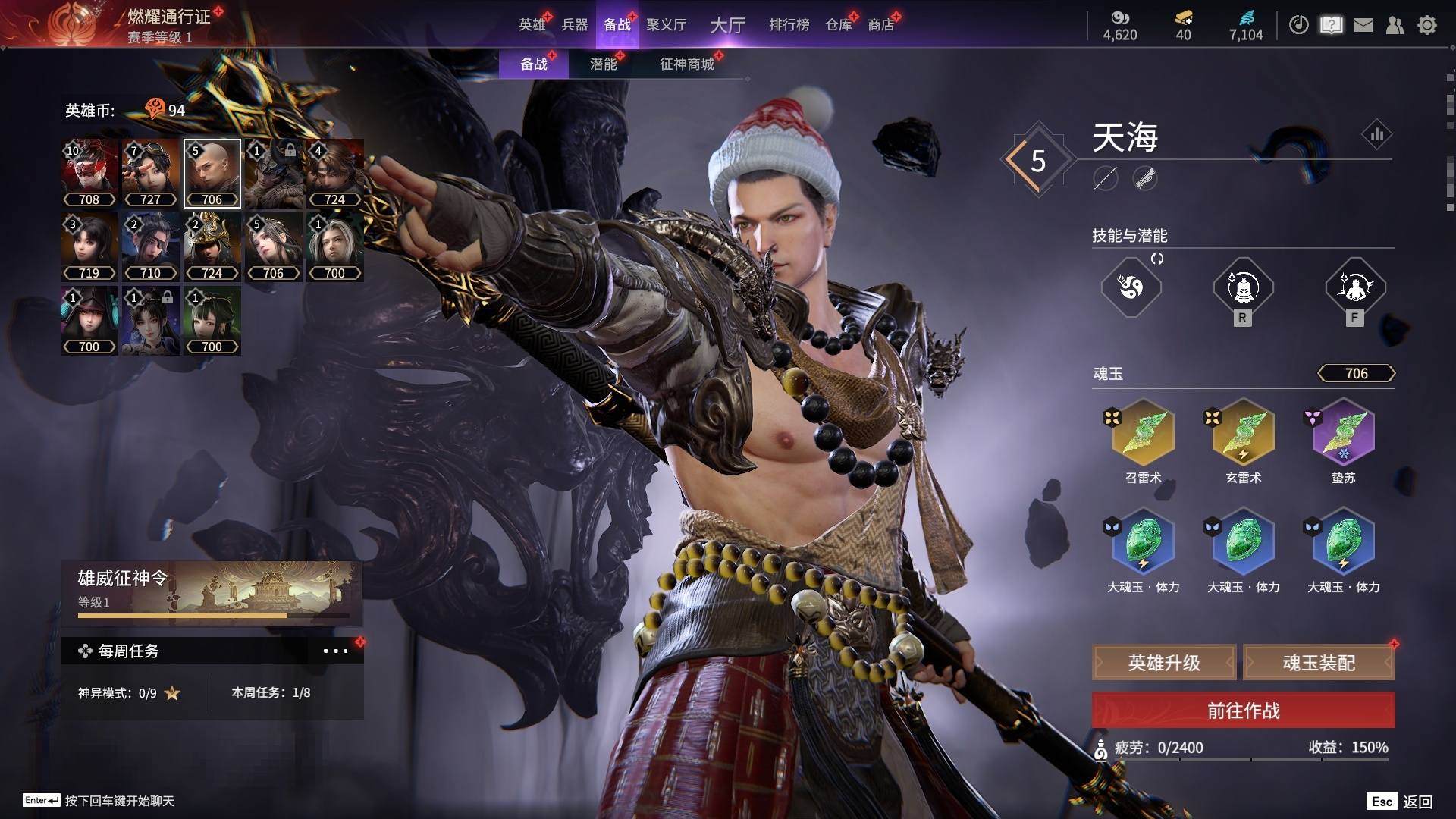This screenshot has height=819, width=1456.
Task: Open the hero stats bar-chart icon
Action: click(1376, 135)
